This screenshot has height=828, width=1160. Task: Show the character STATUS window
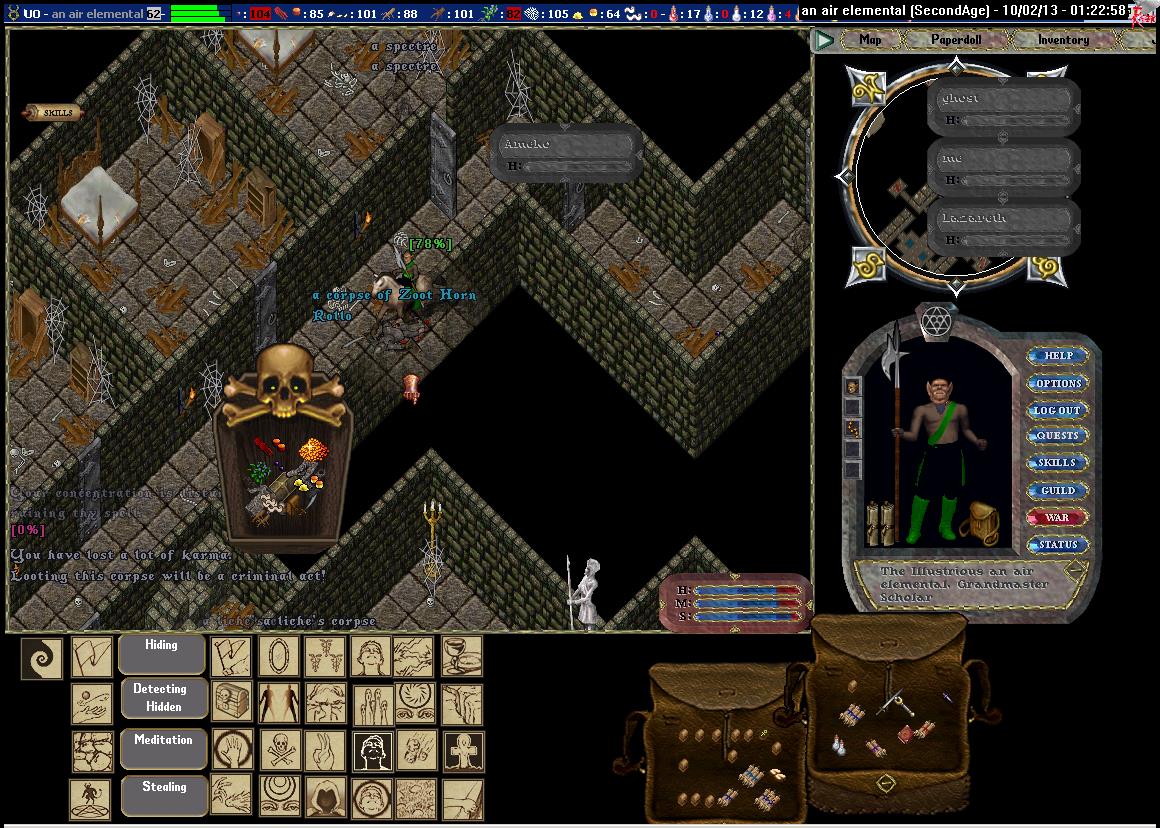(1058, 544)
